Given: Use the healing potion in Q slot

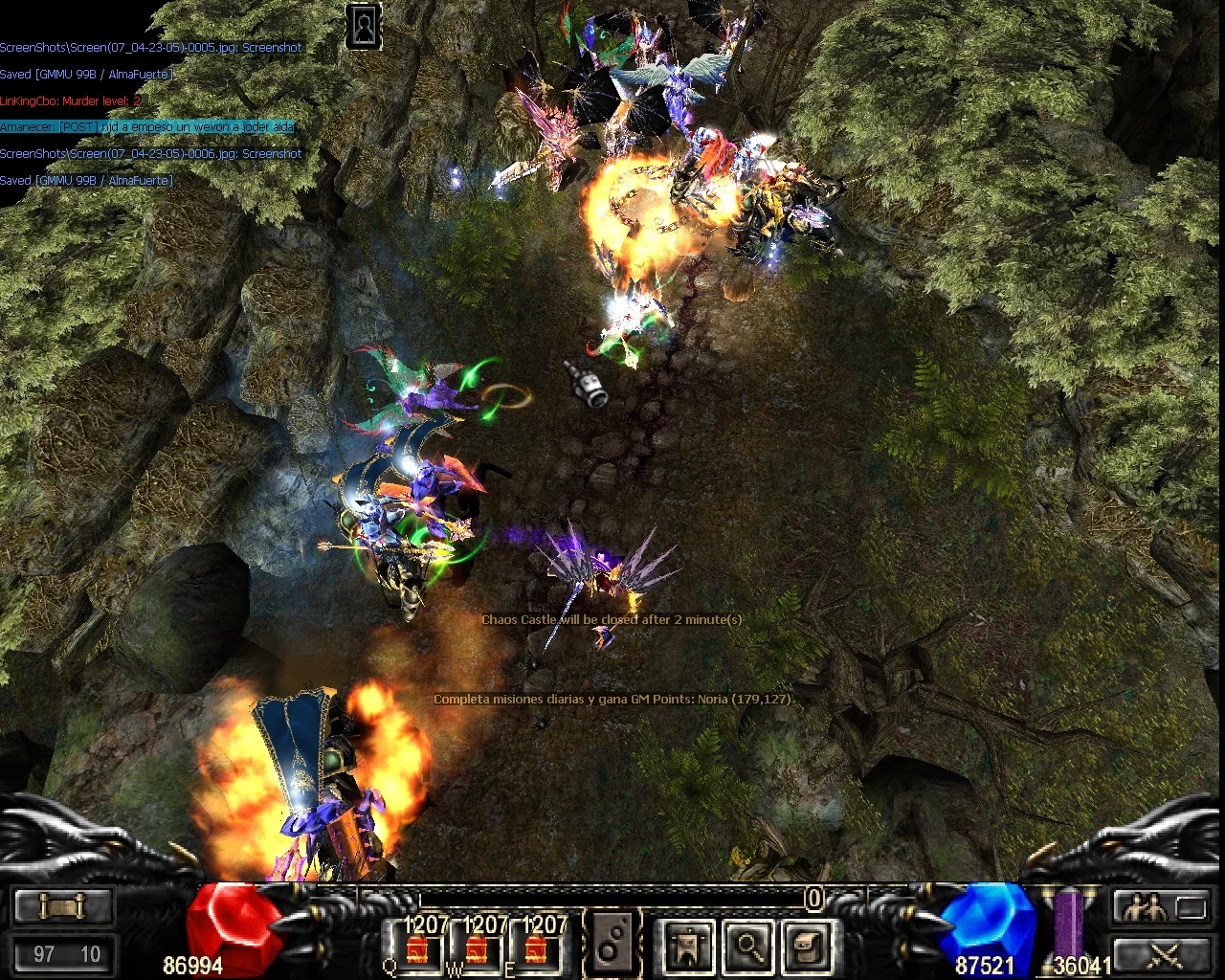Looking at the screenshot, I should (417, 948).
